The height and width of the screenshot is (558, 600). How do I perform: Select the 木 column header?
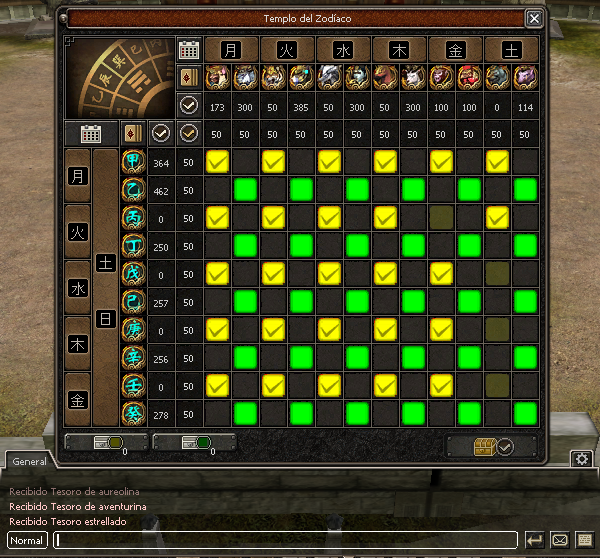[399, 49]
